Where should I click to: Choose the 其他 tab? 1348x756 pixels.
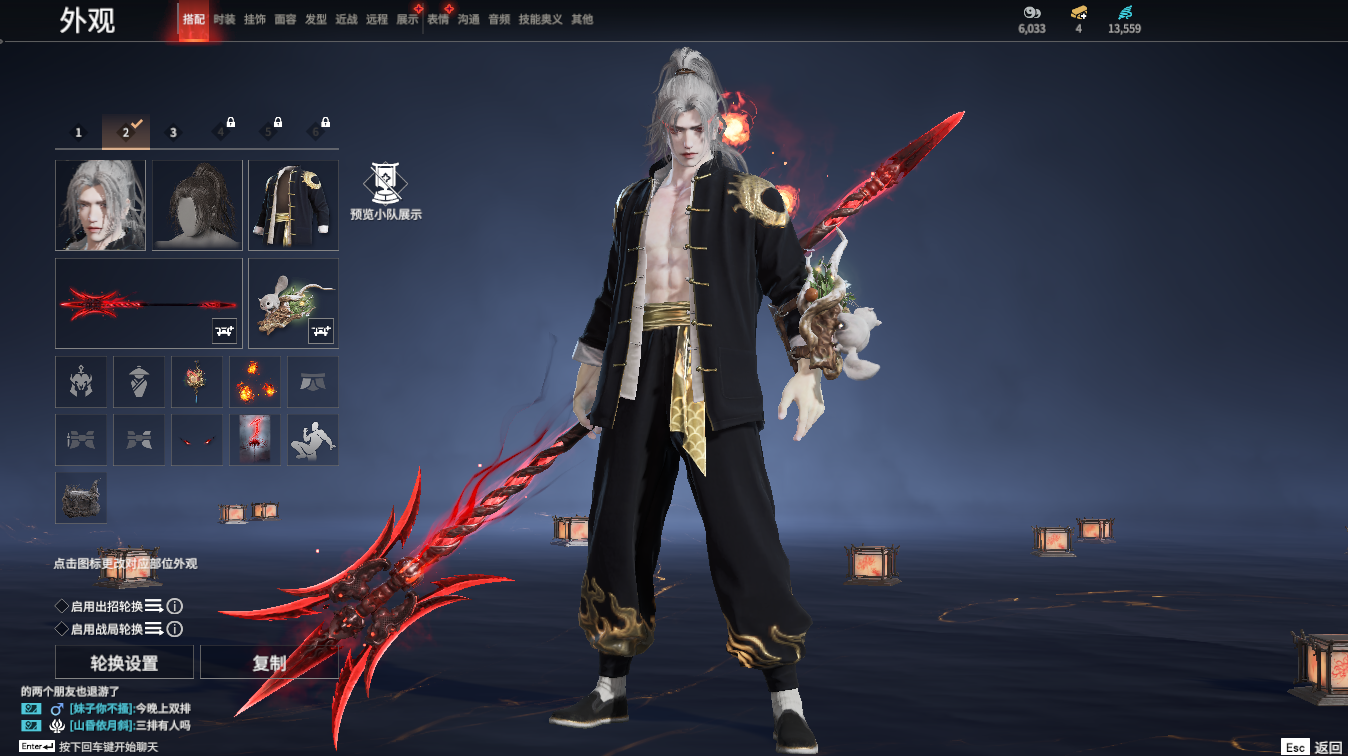click(582, 19)
